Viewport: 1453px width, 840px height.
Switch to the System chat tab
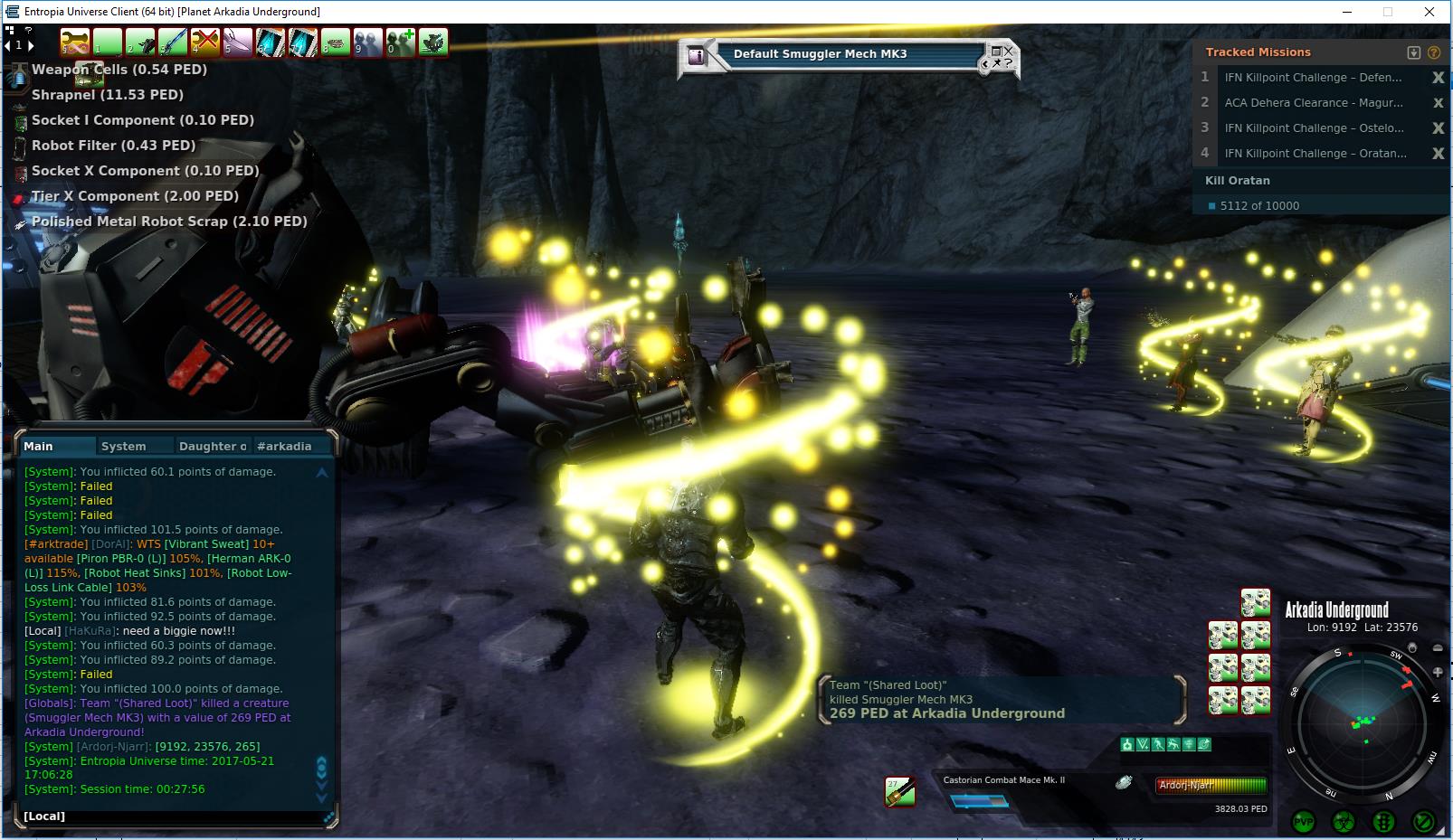point(124,446)
